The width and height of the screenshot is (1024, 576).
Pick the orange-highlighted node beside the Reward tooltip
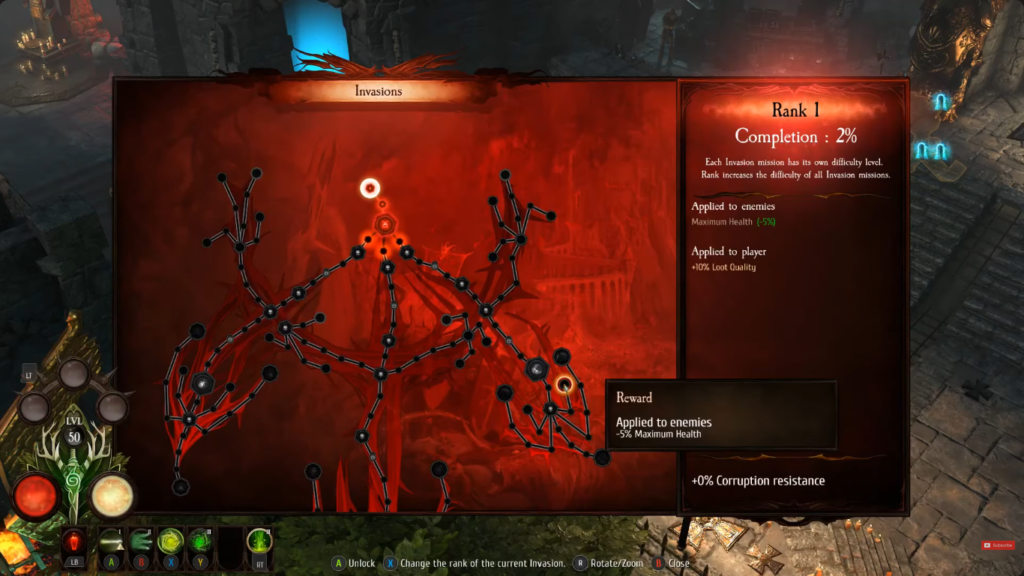(x=564, y=384)
